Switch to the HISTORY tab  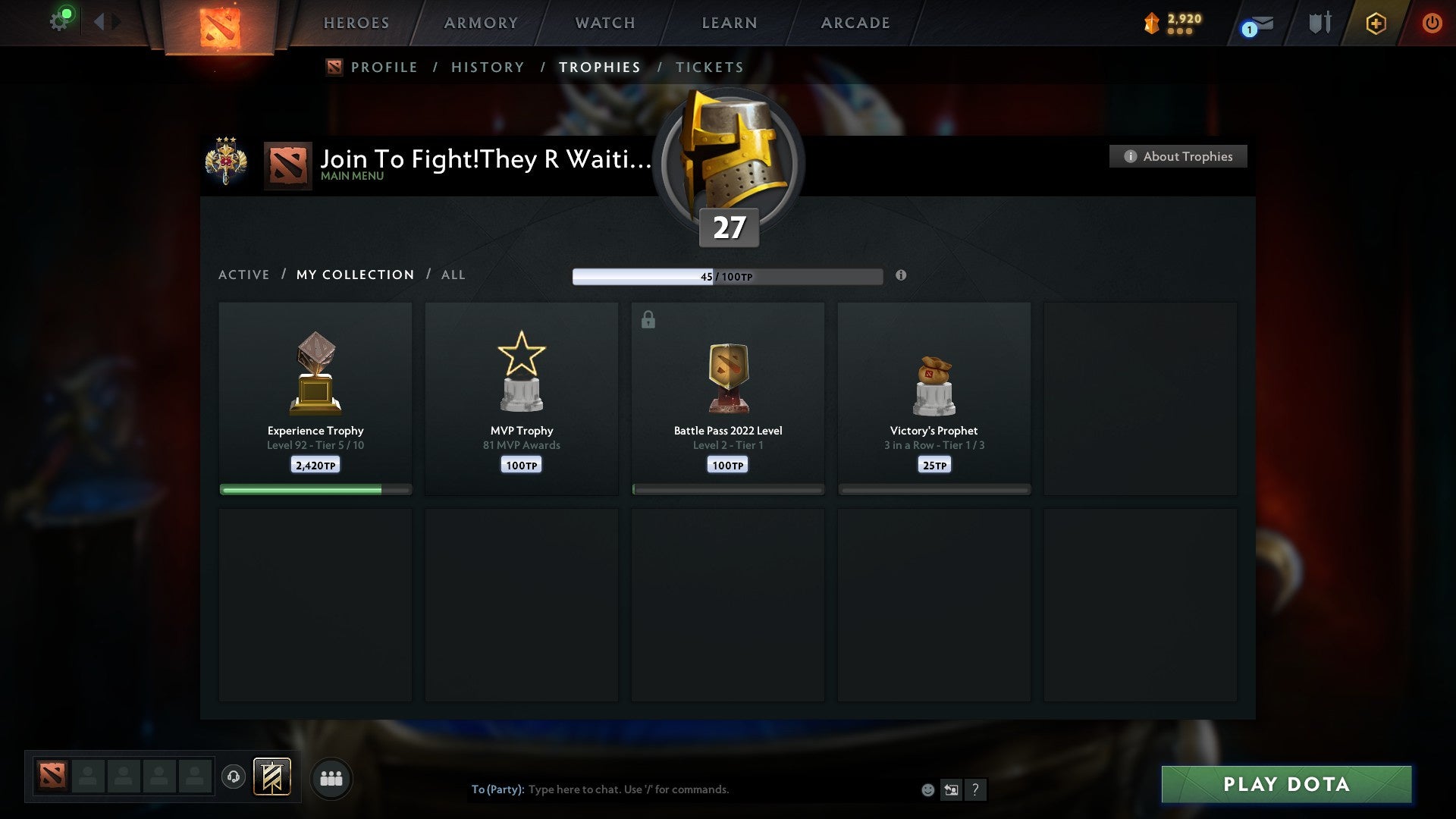pyautogui.click(x=487, y=67)
